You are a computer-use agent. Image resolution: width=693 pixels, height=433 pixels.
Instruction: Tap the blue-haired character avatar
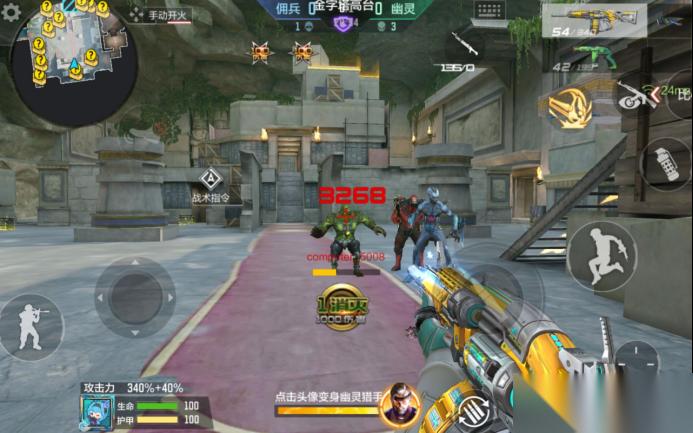coord(96,411)
